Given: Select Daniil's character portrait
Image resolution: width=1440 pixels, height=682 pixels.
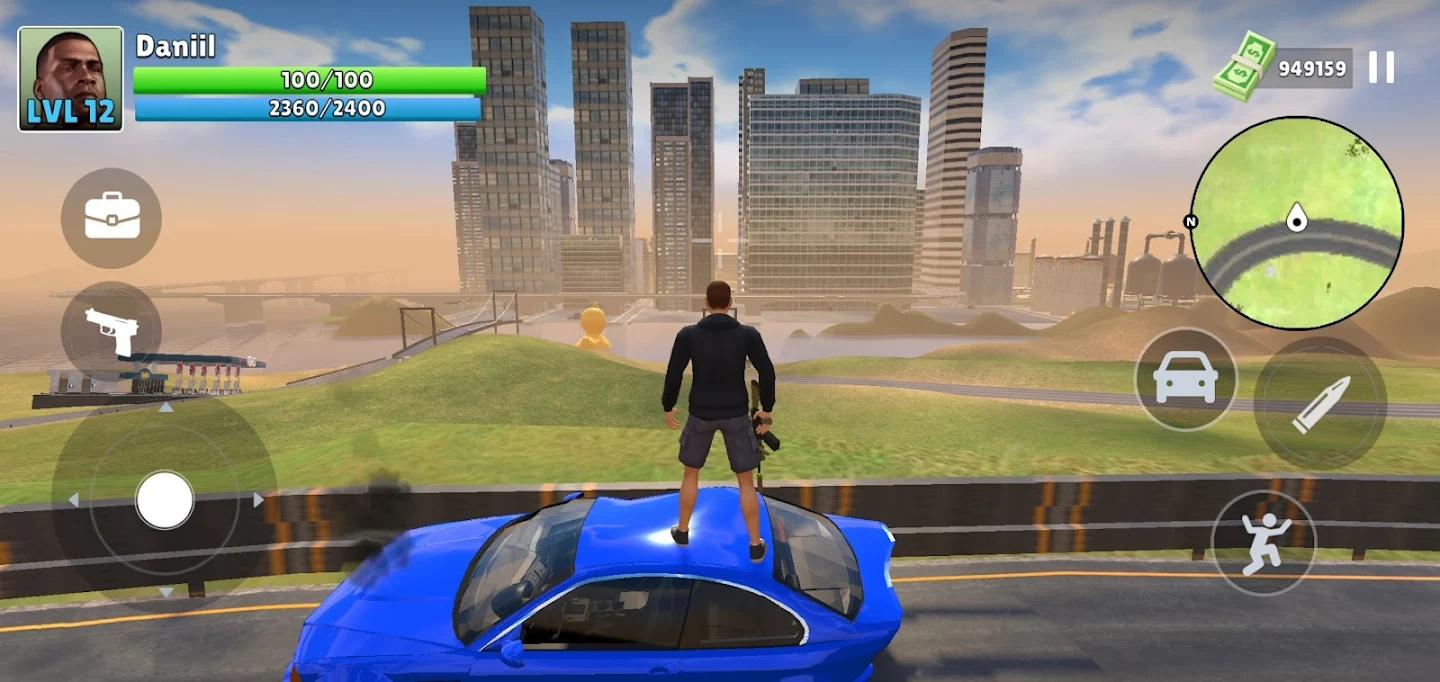Looking at the screenshot, I should (x=70, y=79).
